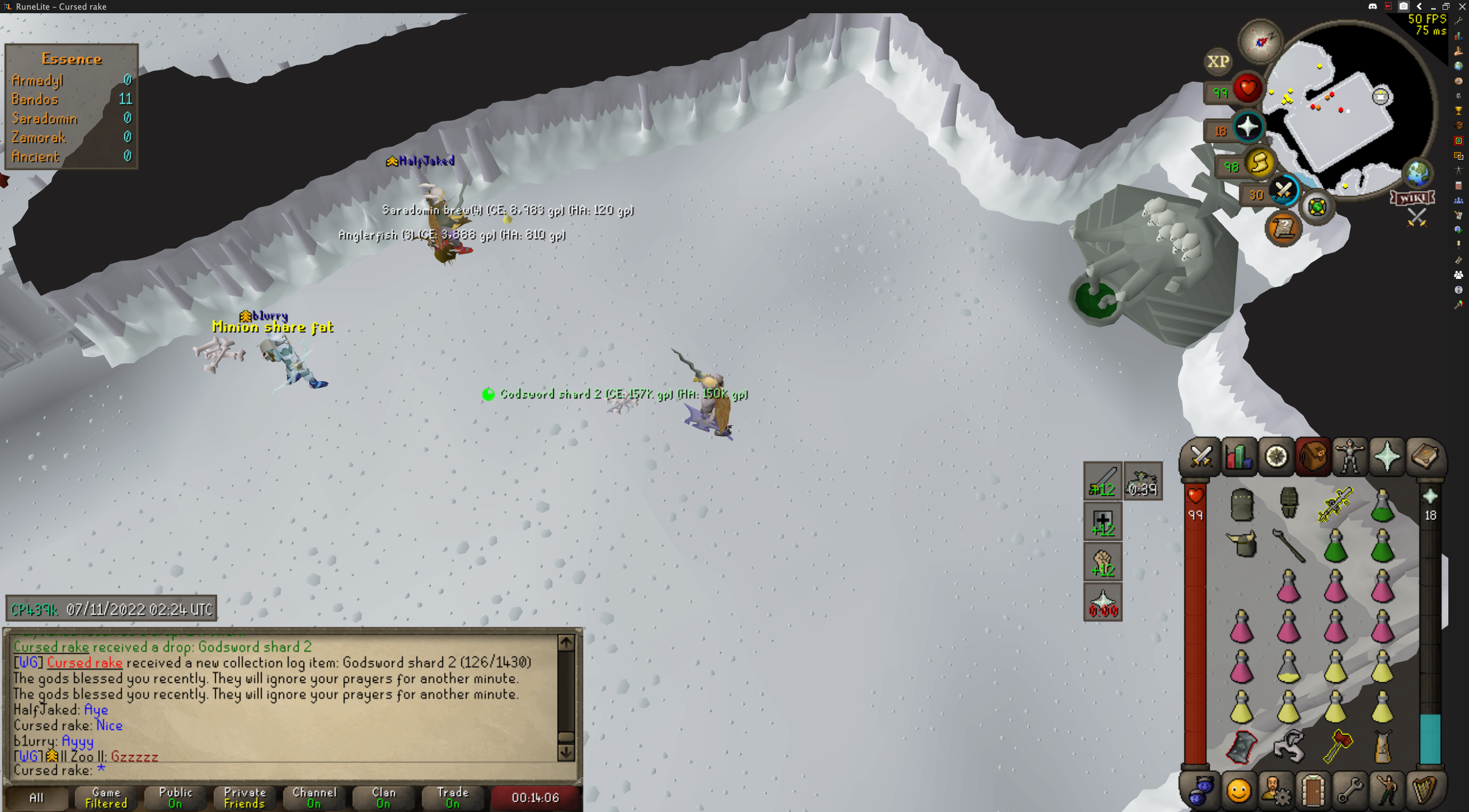Toggle run with the boot orb
Screen dimensions: 1469x812
1259,164
